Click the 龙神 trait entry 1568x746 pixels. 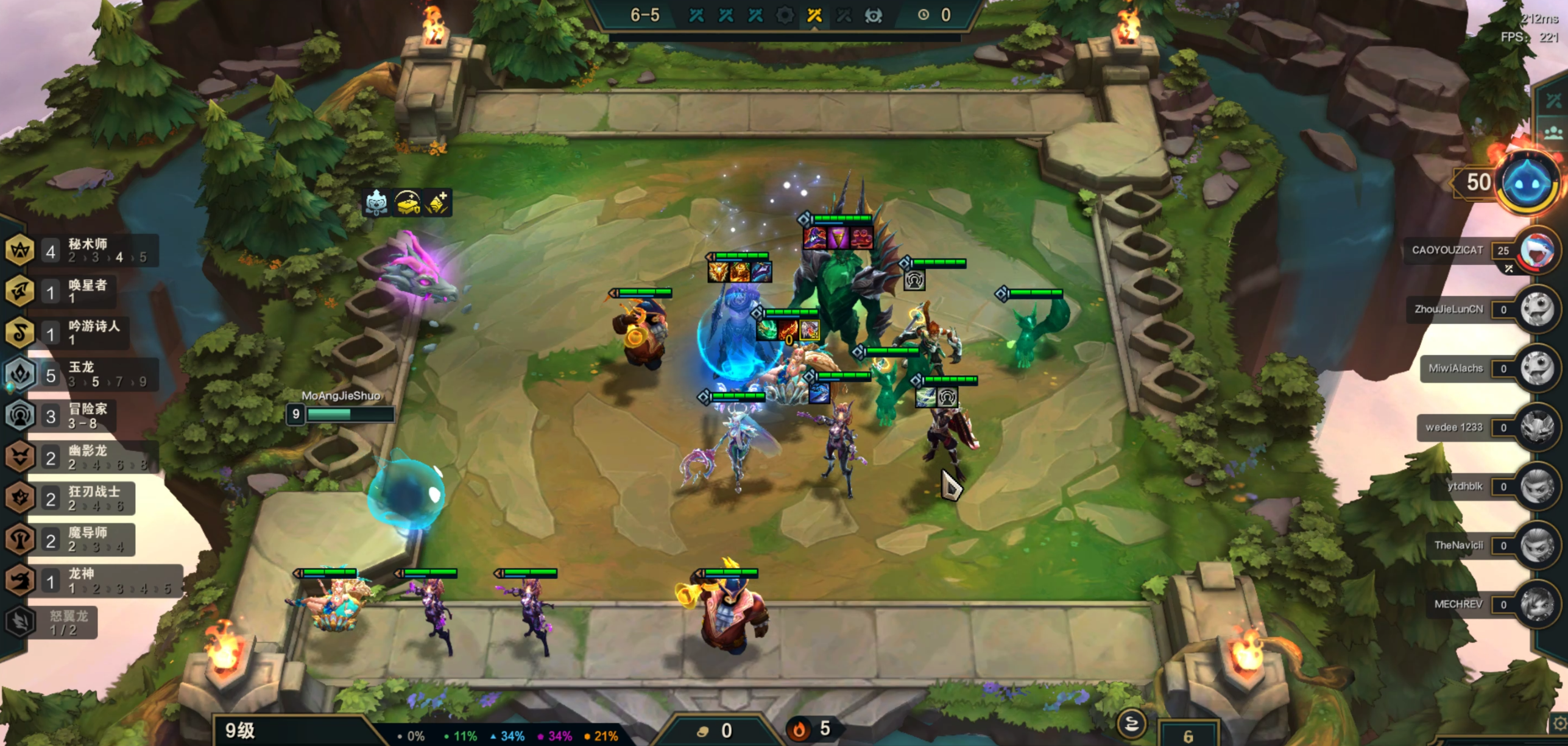(x=91, y=580)
